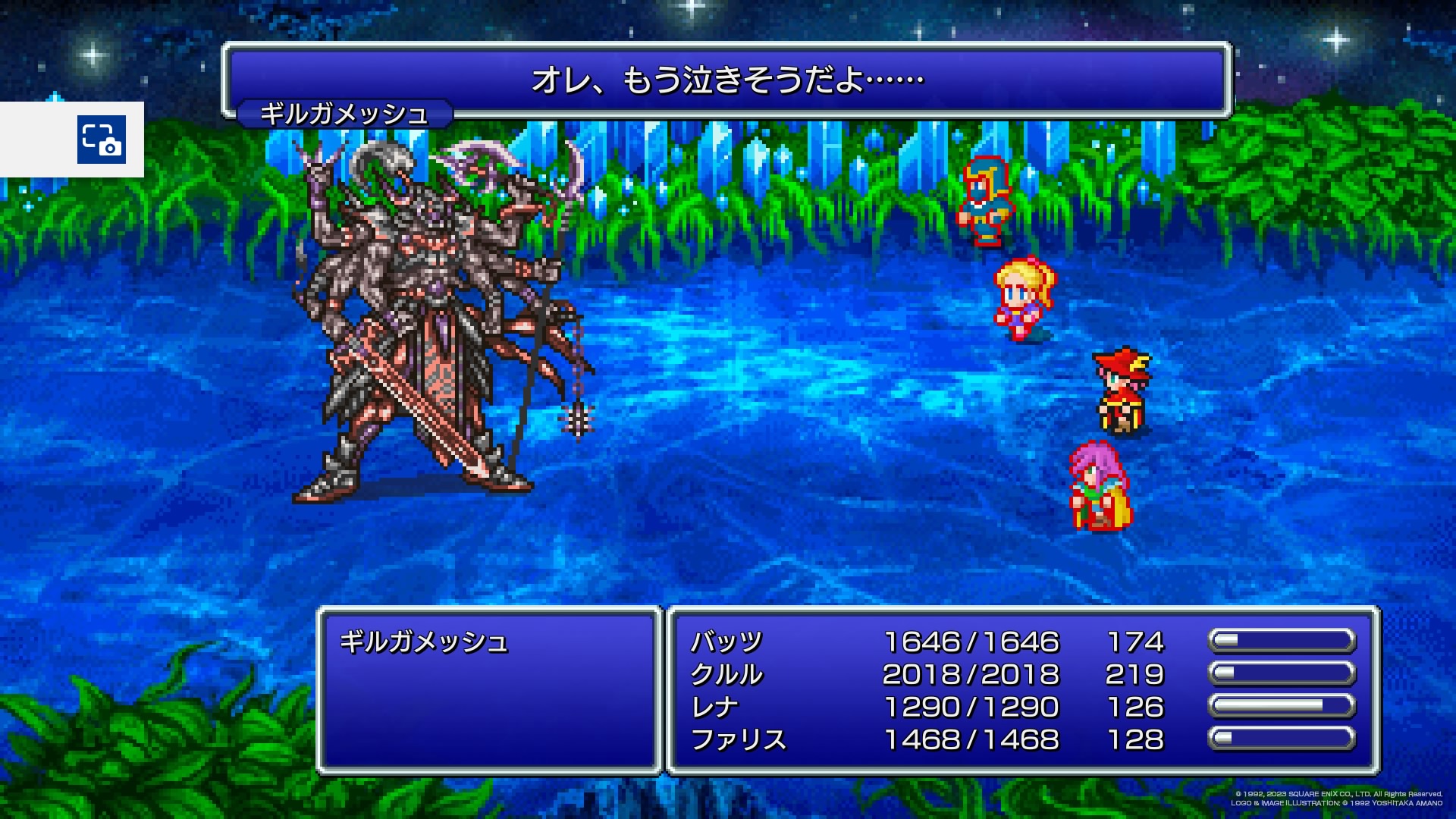The height and width of the screenshot is (819, 1456).
Task: Click the screenshot capture overlay icon
Action: coord(102,140)
